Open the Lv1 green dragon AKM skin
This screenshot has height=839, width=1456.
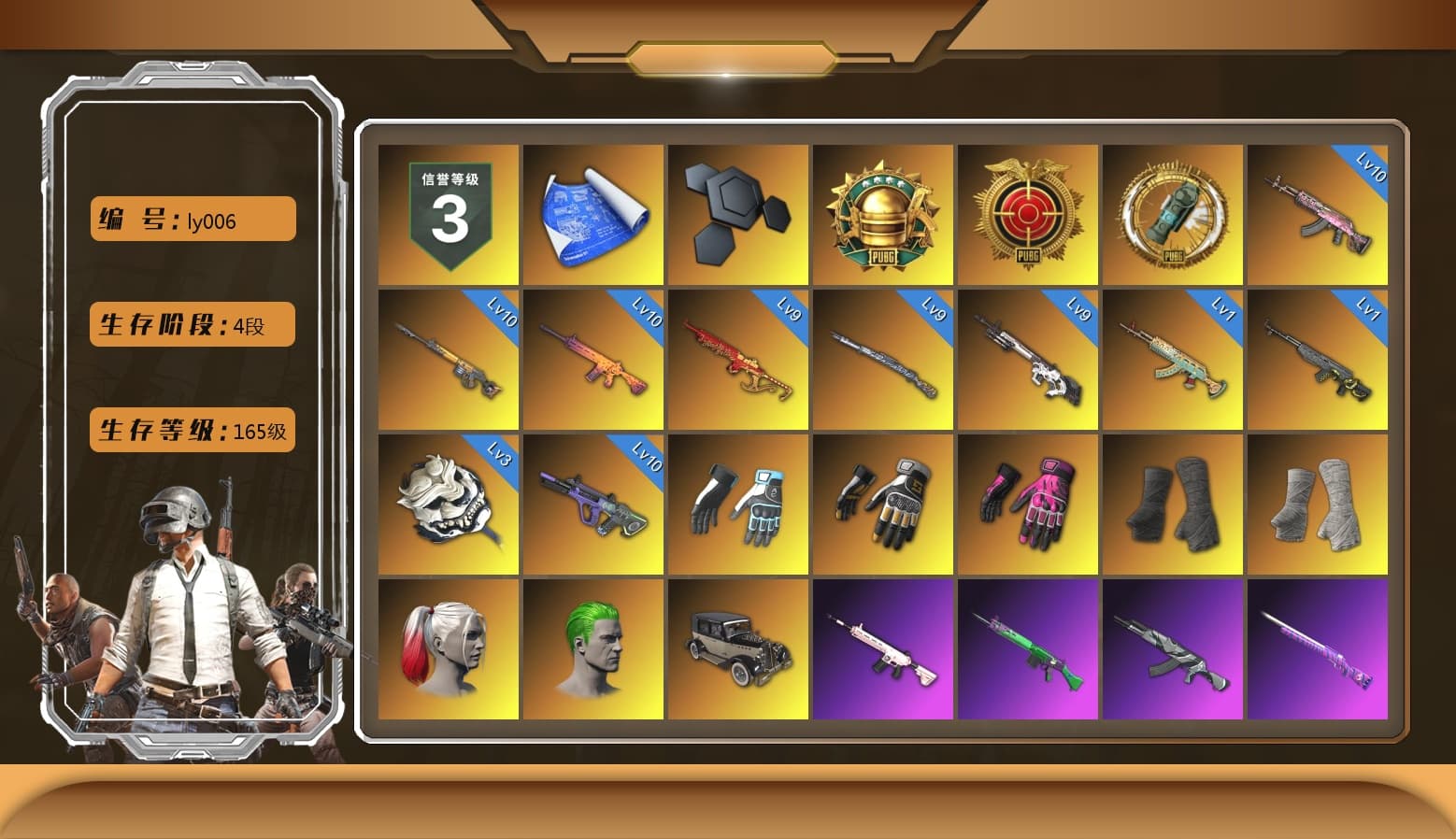(x=1172, y=360)
